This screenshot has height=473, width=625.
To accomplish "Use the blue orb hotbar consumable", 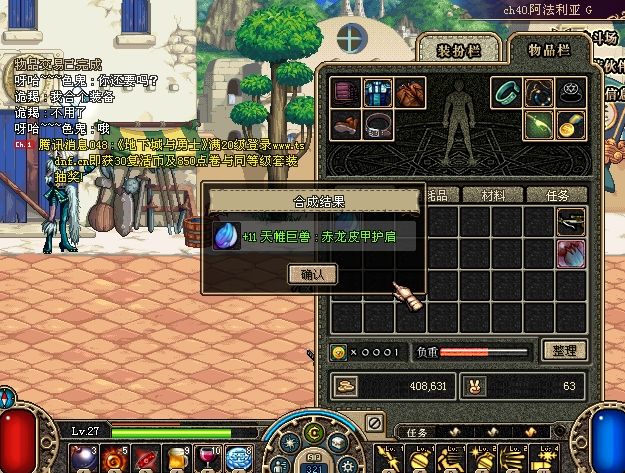I will coord(238,458).
